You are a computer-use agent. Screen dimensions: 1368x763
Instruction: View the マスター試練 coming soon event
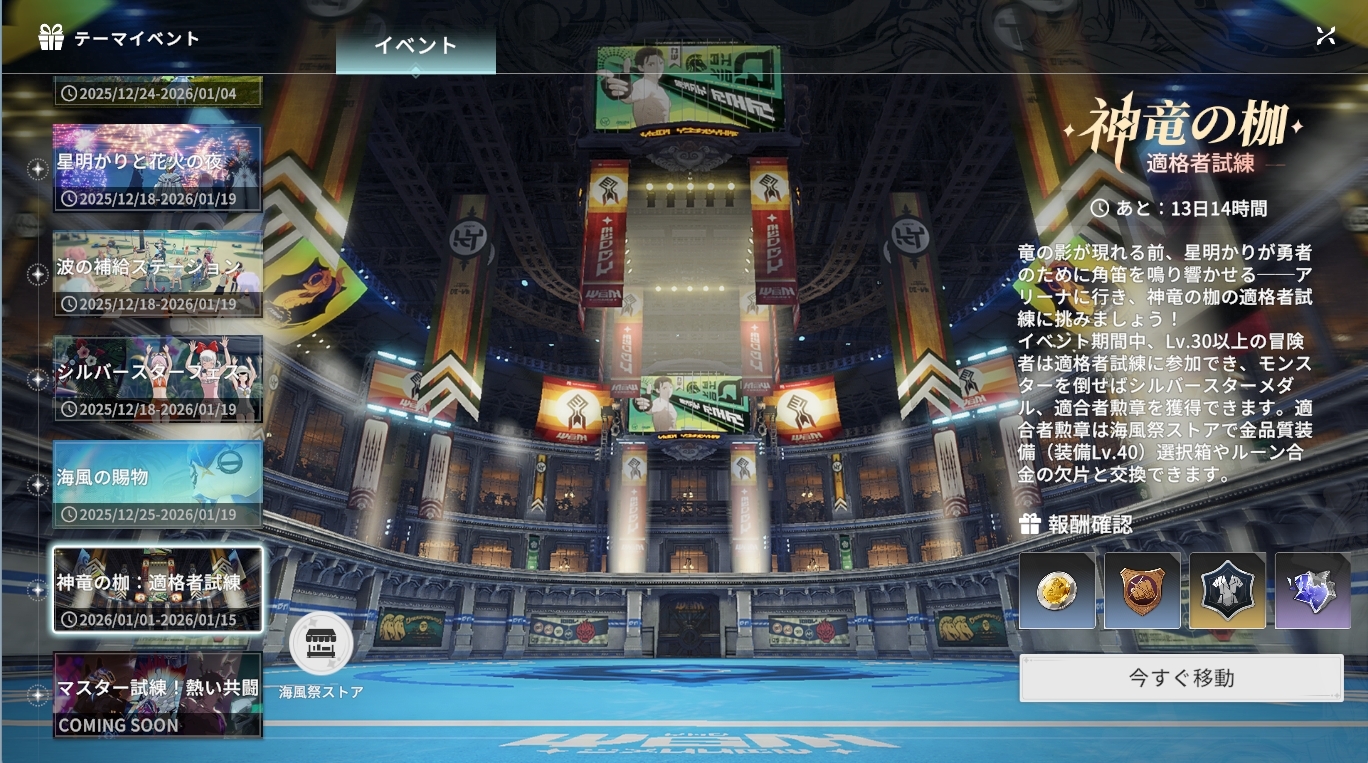click(x=158, y=695)
